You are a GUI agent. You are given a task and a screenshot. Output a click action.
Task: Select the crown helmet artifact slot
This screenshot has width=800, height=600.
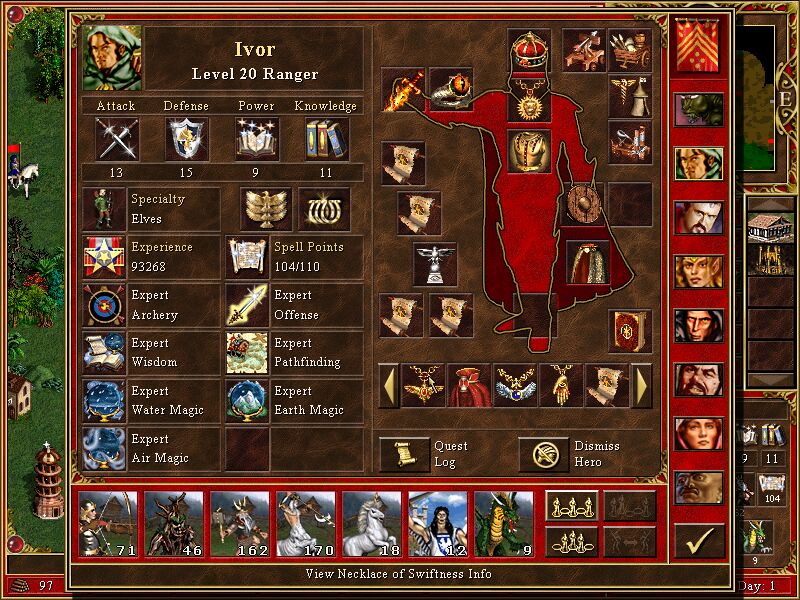pos(529,50)
